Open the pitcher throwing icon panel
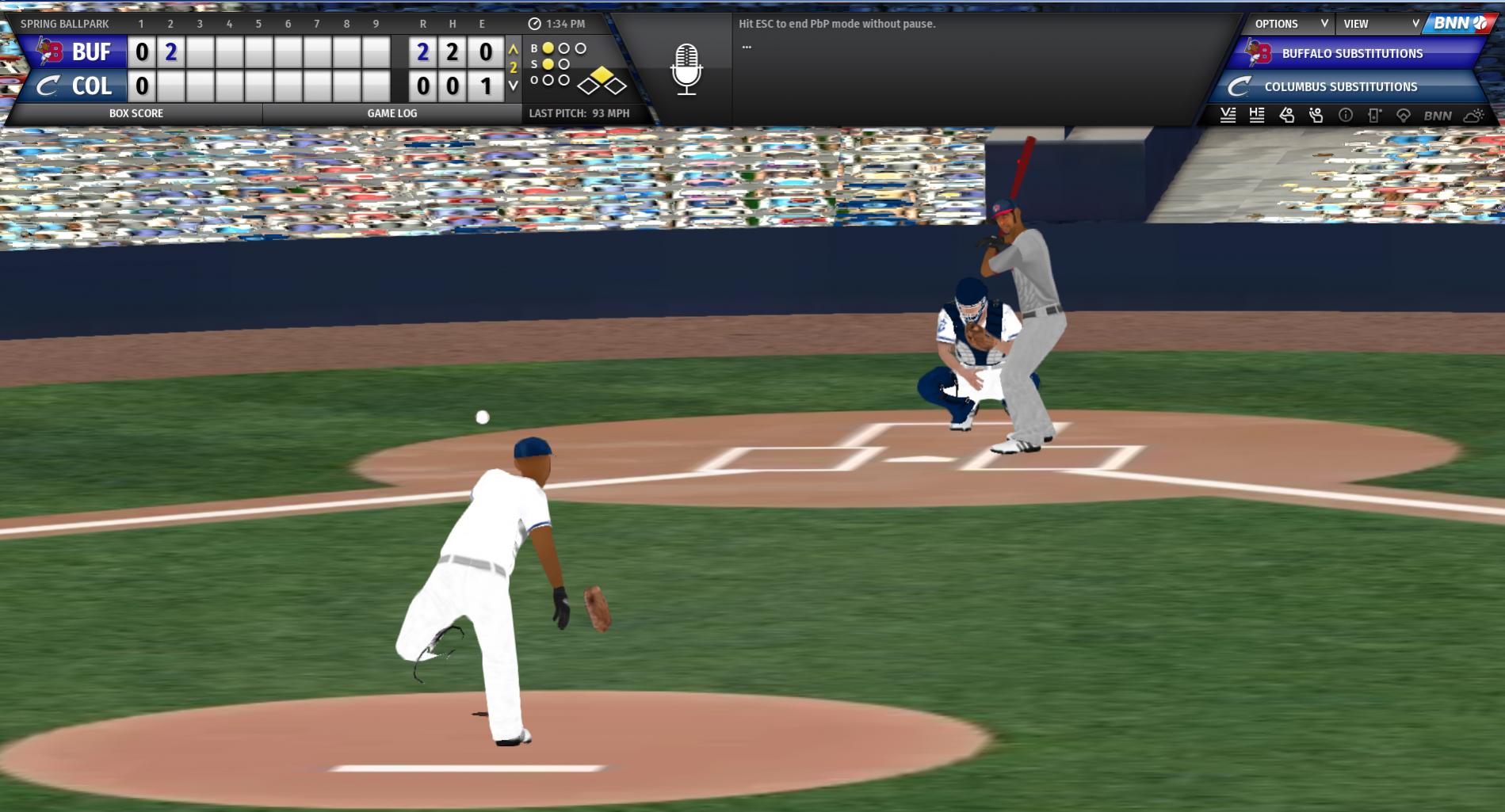Screen dimensions: 1505x812 1316,116
